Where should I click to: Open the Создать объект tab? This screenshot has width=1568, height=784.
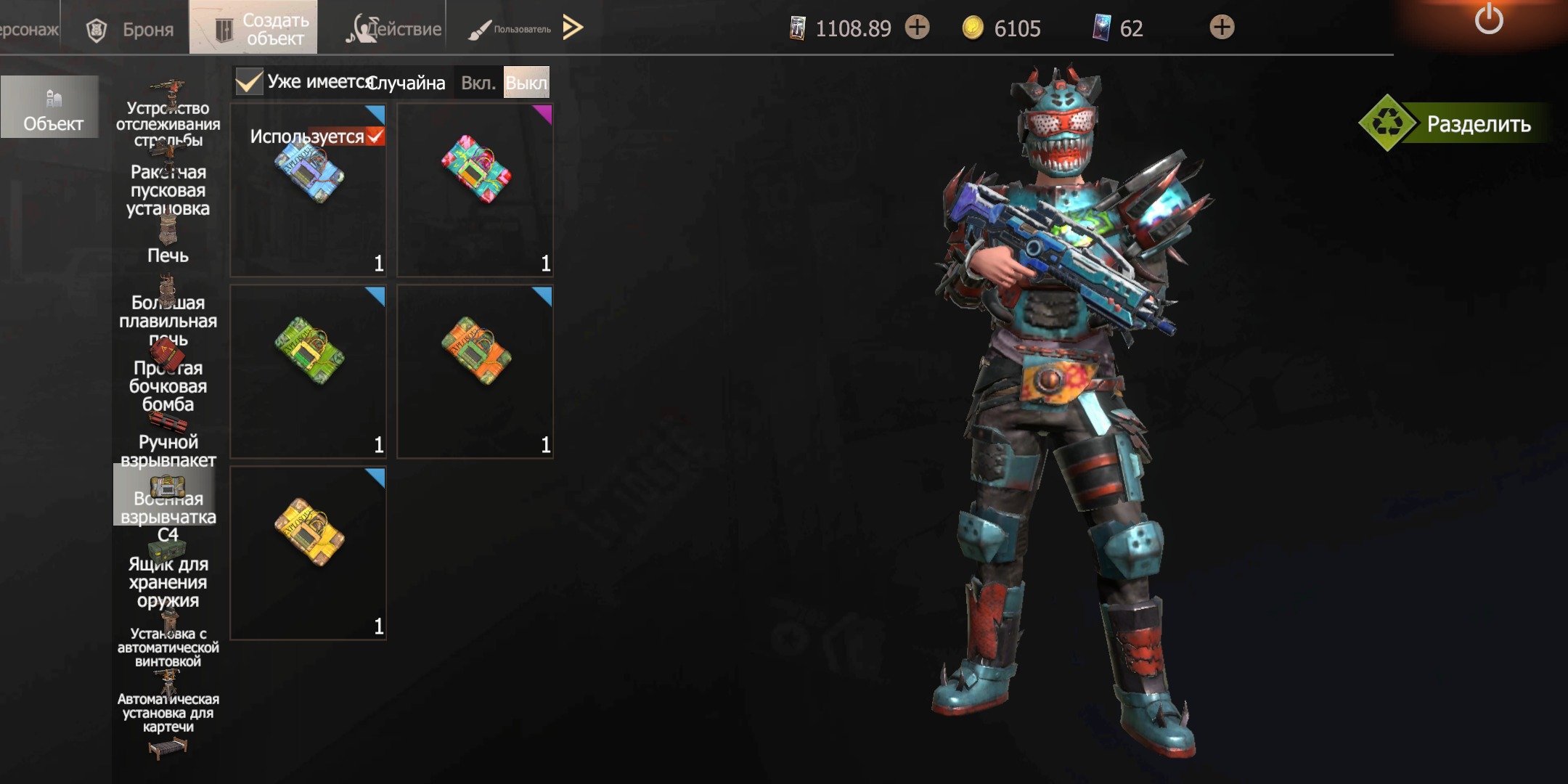pos(253,28)
